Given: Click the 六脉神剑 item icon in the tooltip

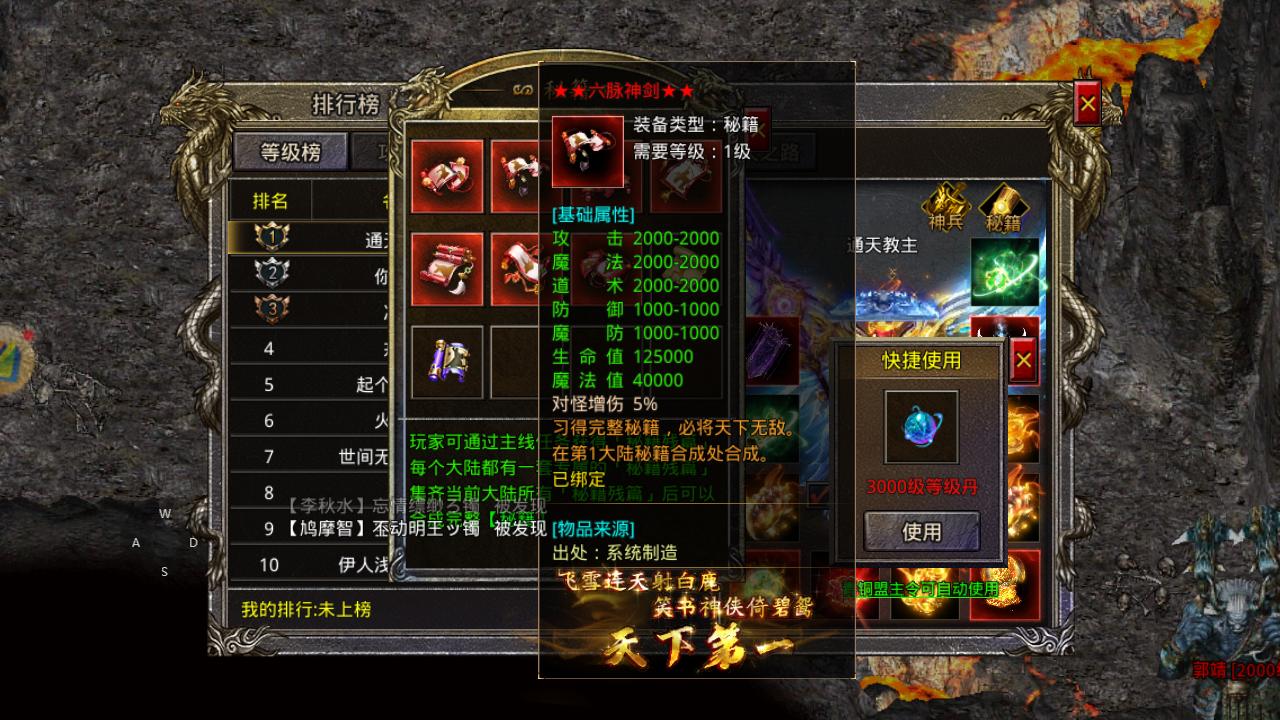Looking at the screenshot, I should 587,150.
